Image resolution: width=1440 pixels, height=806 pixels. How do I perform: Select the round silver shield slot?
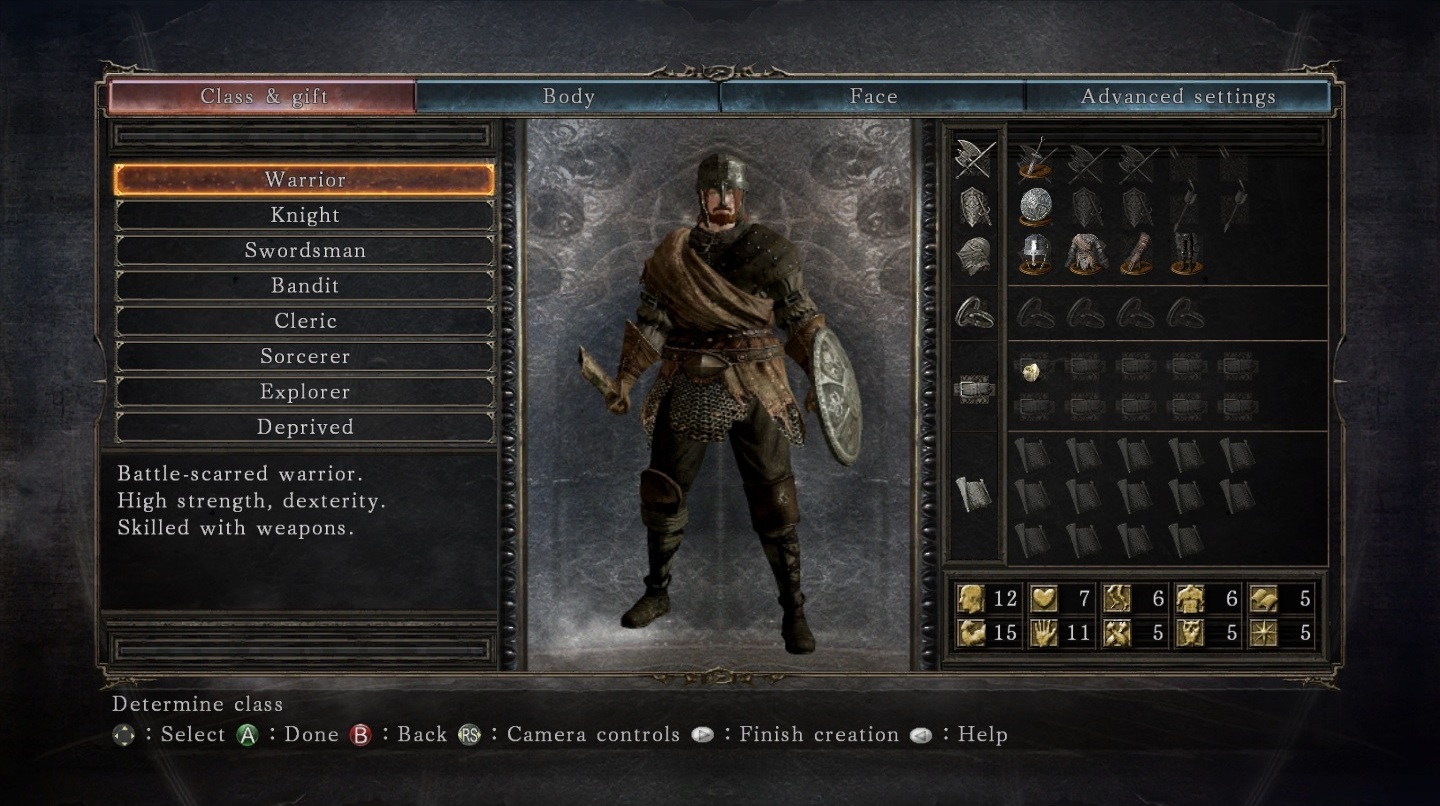pos(1036,207)
